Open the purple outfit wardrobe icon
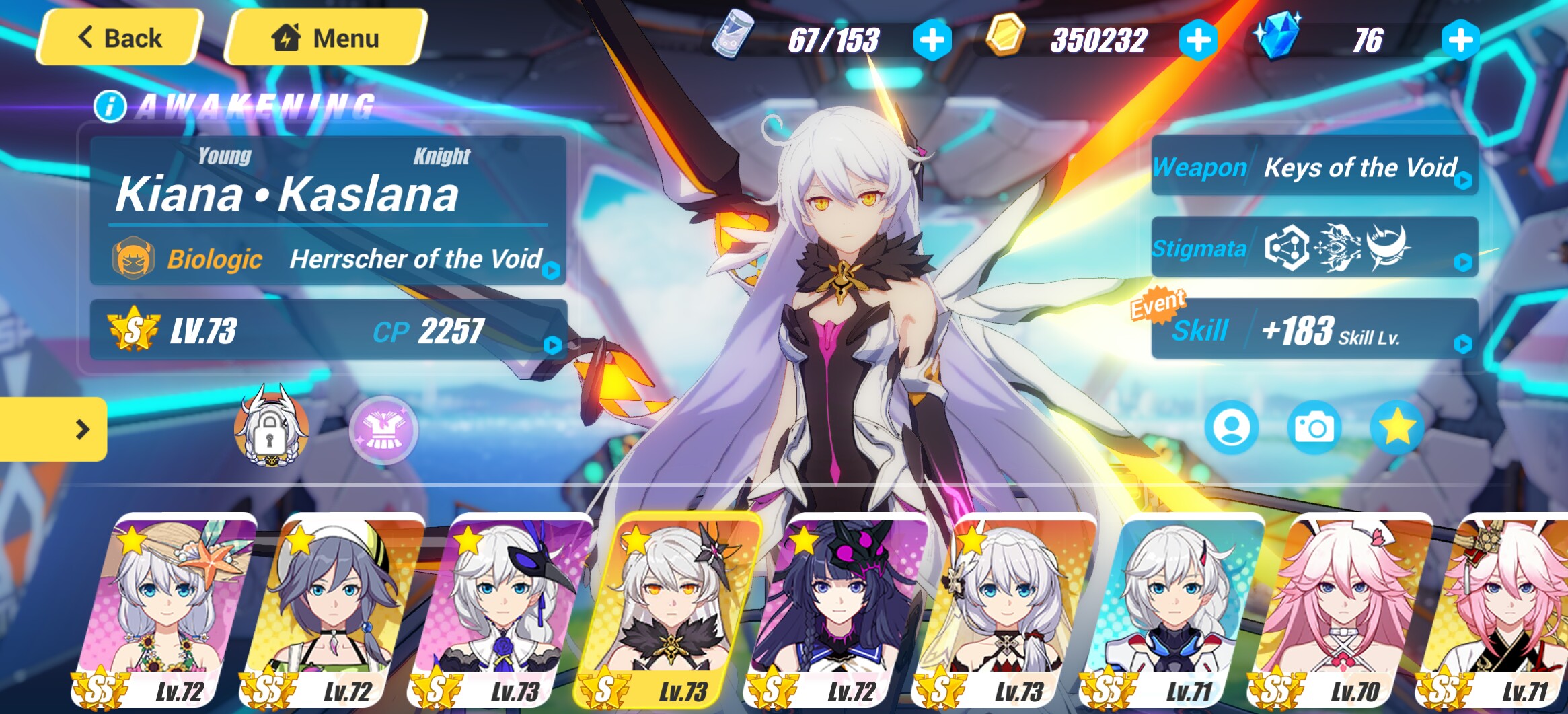The height and width of the screenshot is (714, 1568). 383,431
